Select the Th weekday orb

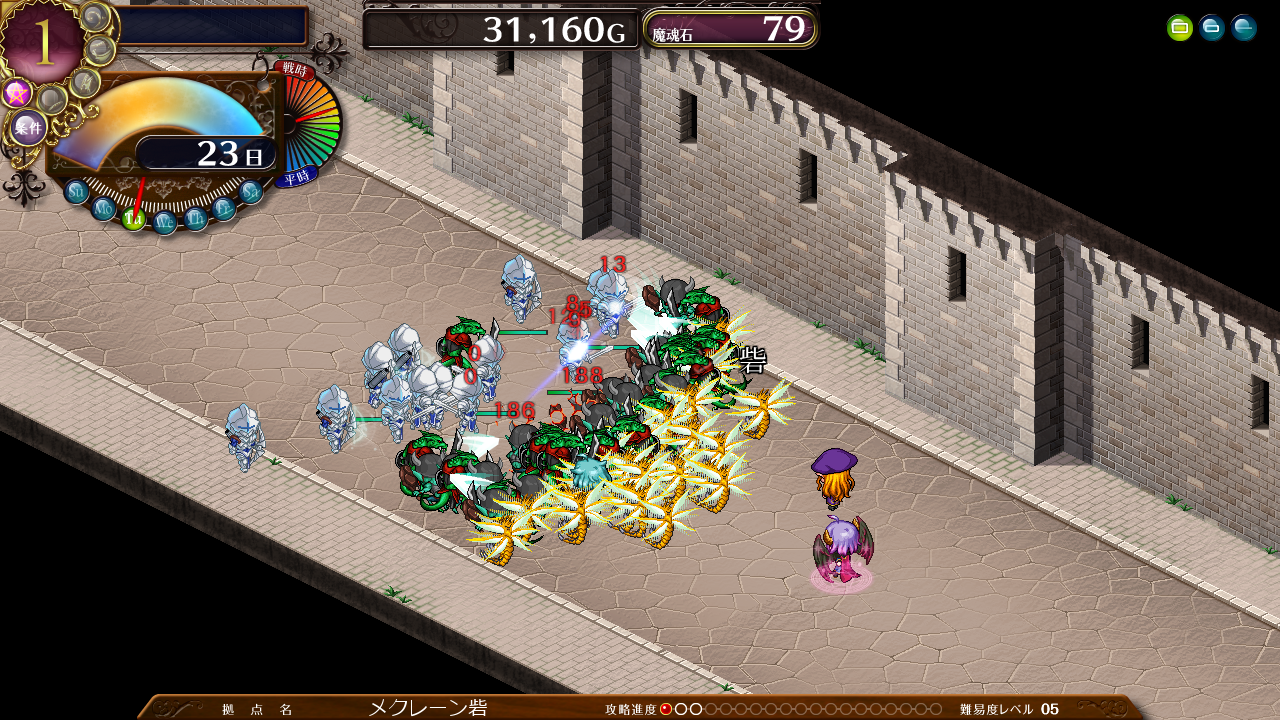pos(196,218)
